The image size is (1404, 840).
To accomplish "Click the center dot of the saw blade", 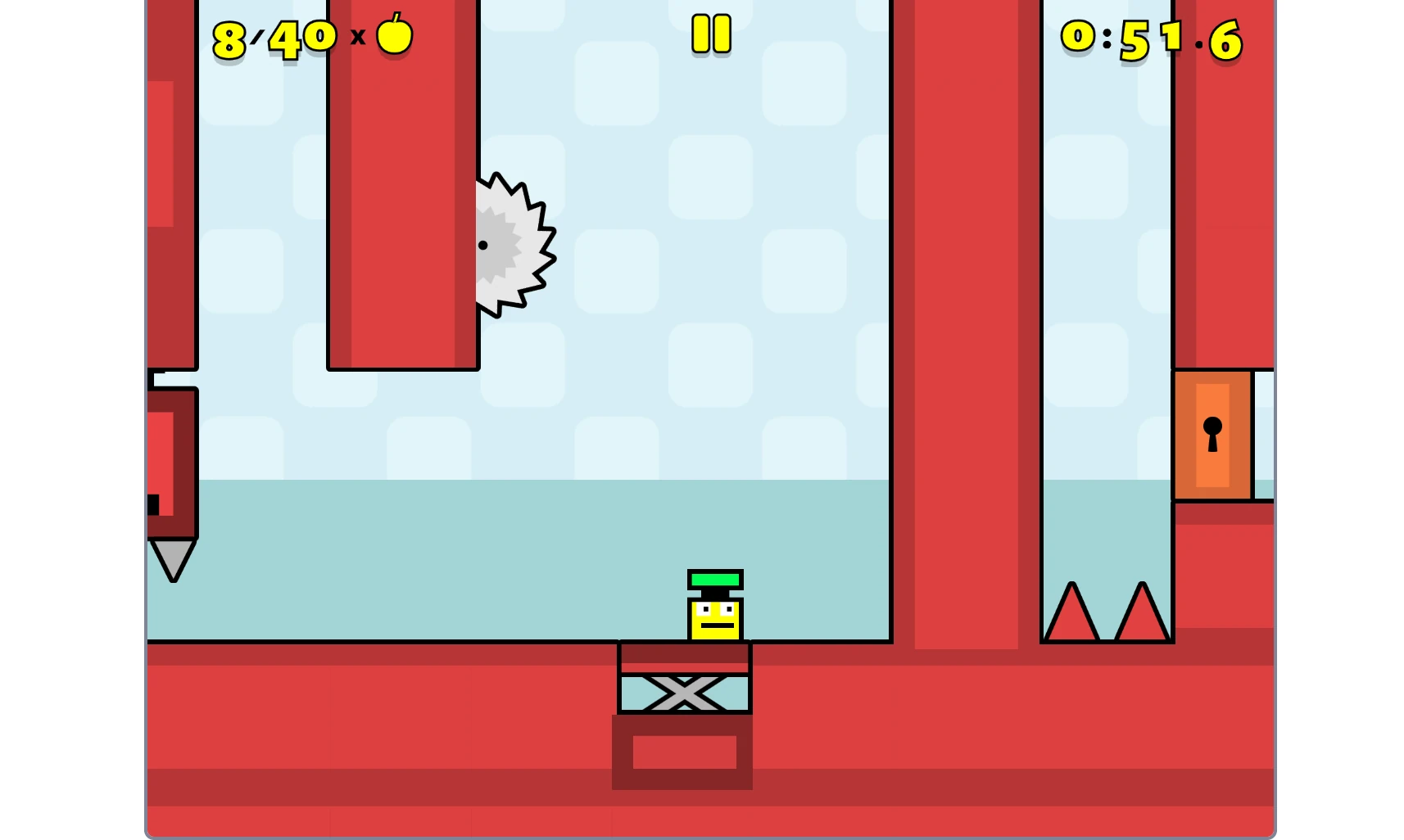I will pyautogui.click(x=483, y=246).
